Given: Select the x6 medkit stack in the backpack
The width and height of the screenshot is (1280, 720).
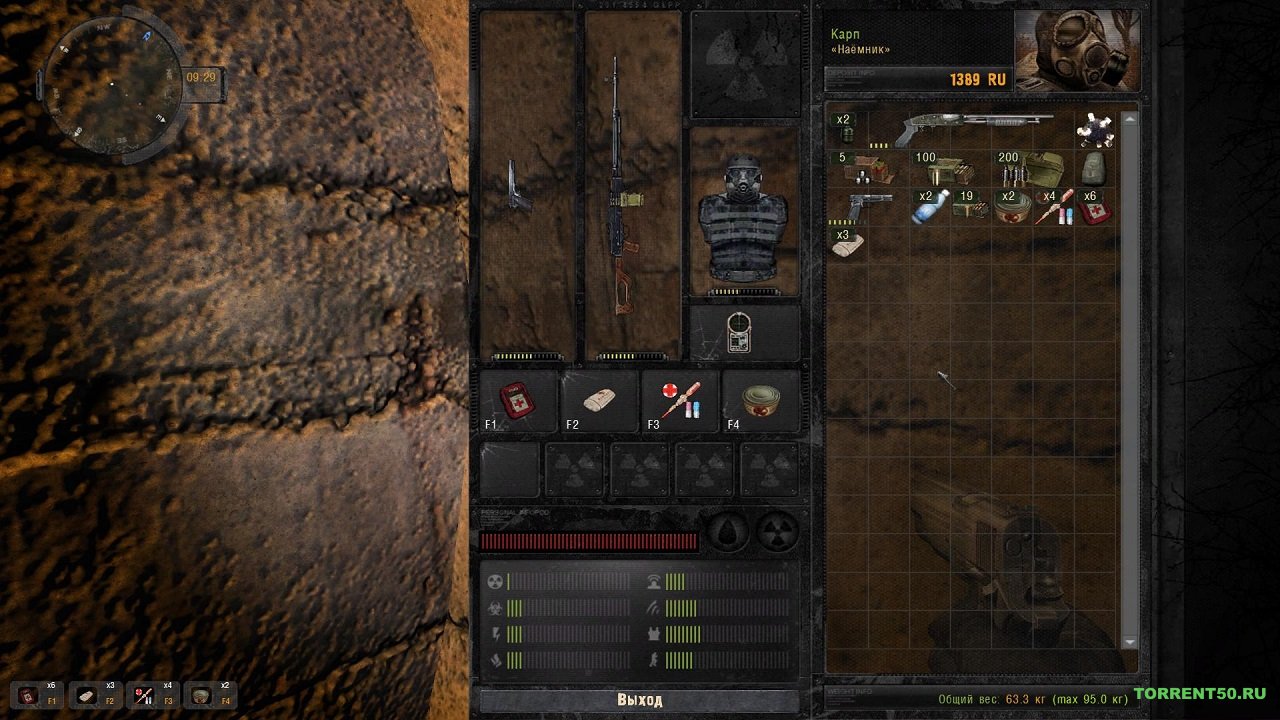Looking at the screenshot, I should (x=1094, y=207).
